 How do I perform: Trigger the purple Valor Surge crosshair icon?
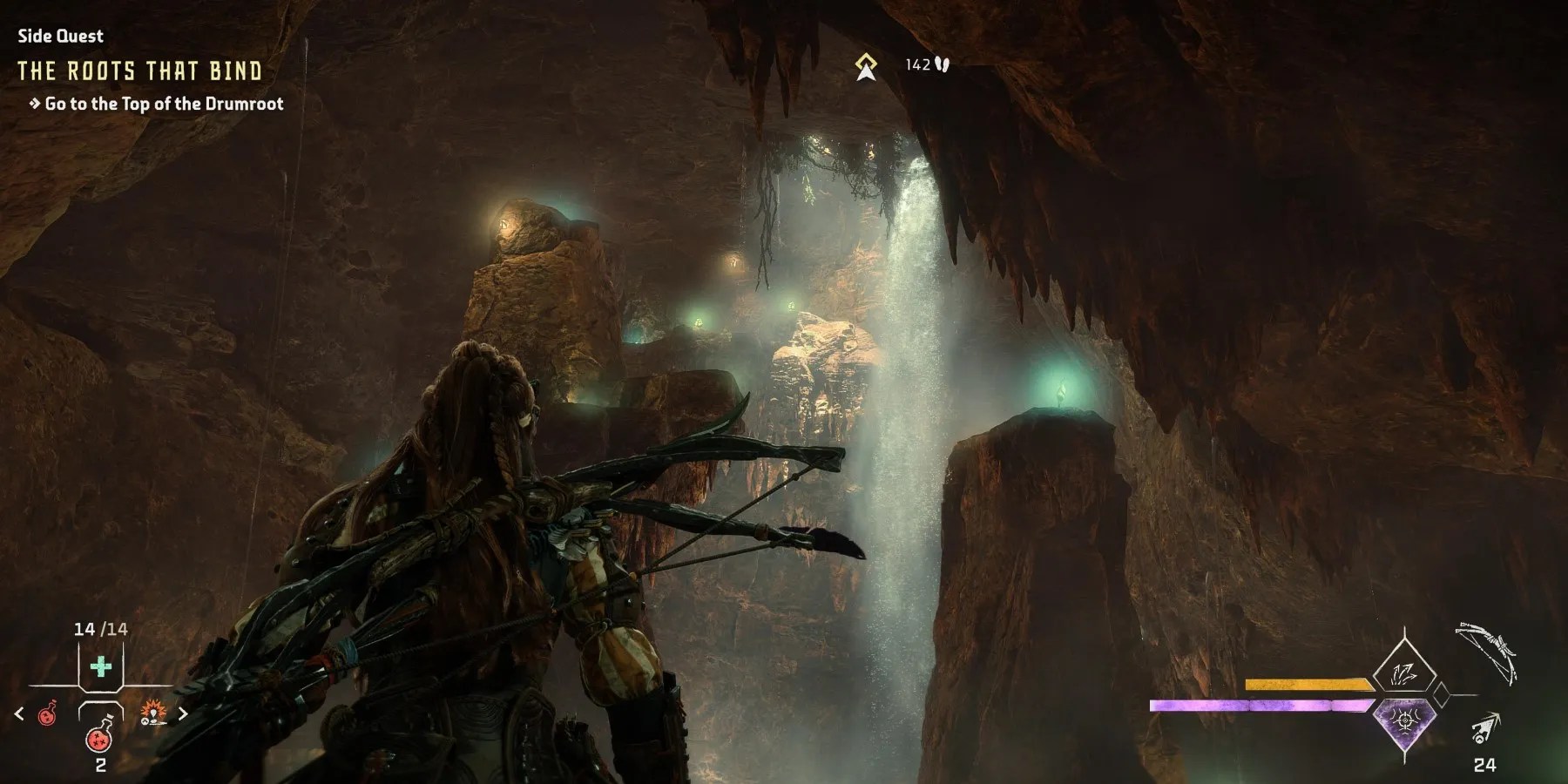(x=1404, y=721)
